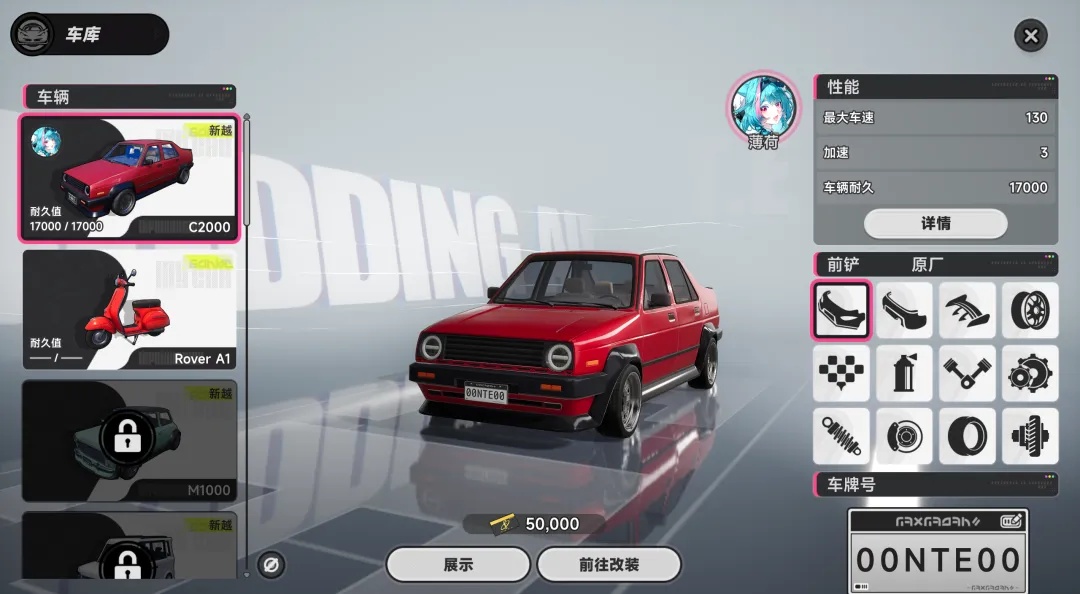Close the garage screen with the X button
The height and width of the screenshot is (594, 1080).
tap(1031, 37)
